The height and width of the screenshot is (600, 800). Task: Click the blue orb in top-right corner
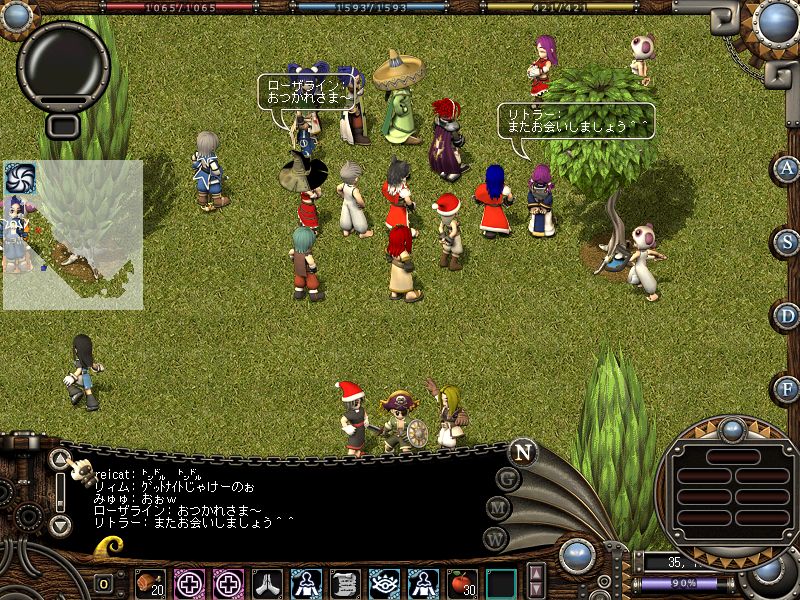[776, 22]
